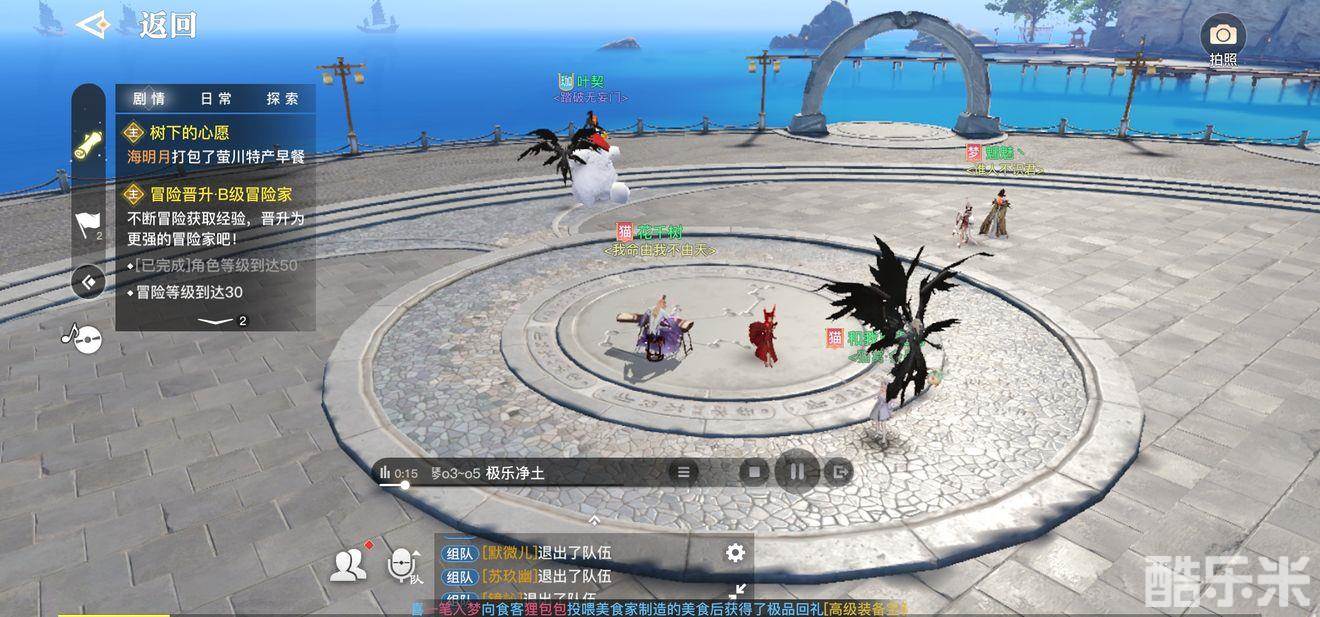This screenshot has height=617, width=1320.
Task: Pause the currently playing song
Action: [x=797, y=472]
